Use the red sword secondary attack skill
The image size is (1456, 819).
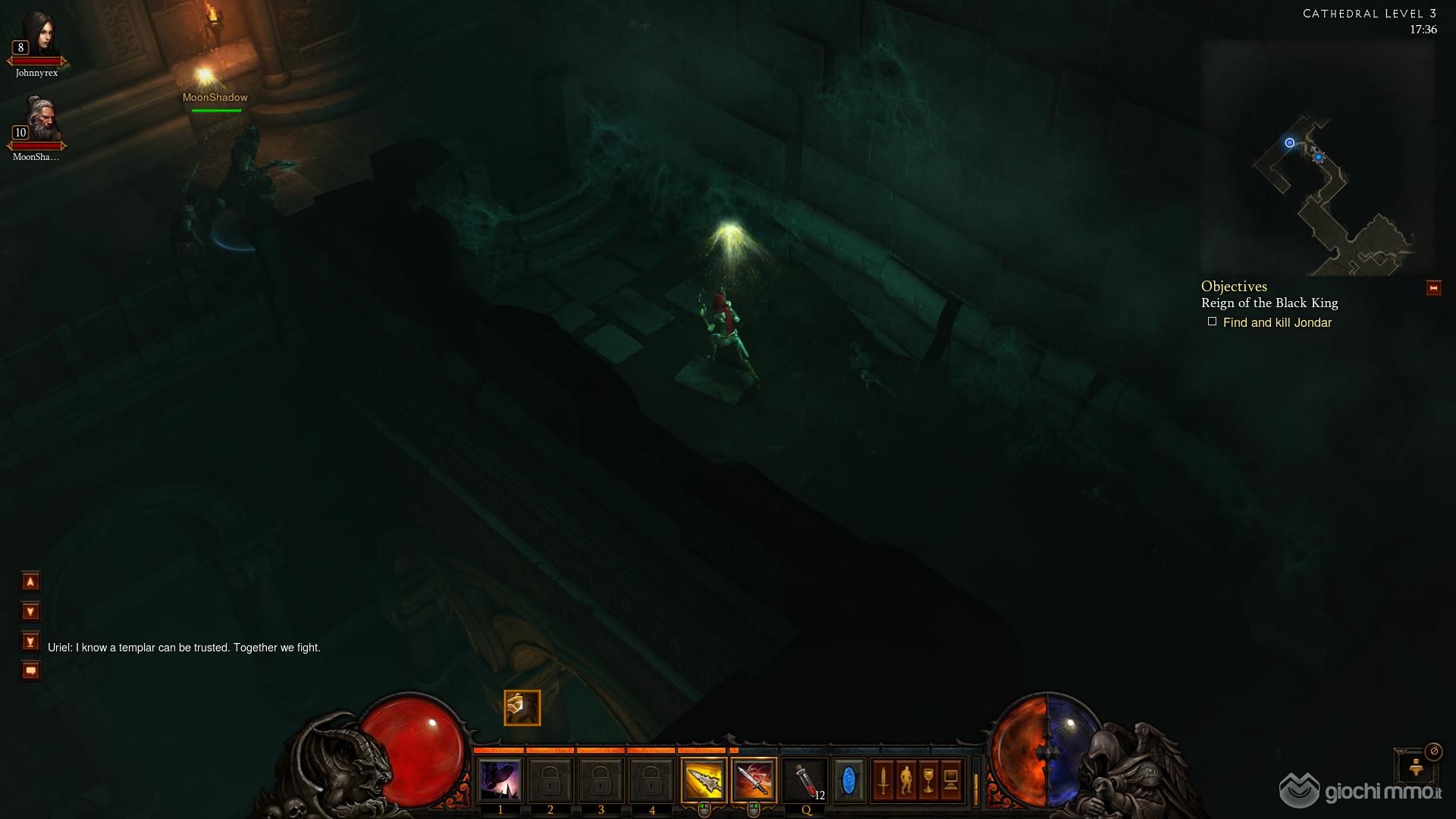(754, 780)
